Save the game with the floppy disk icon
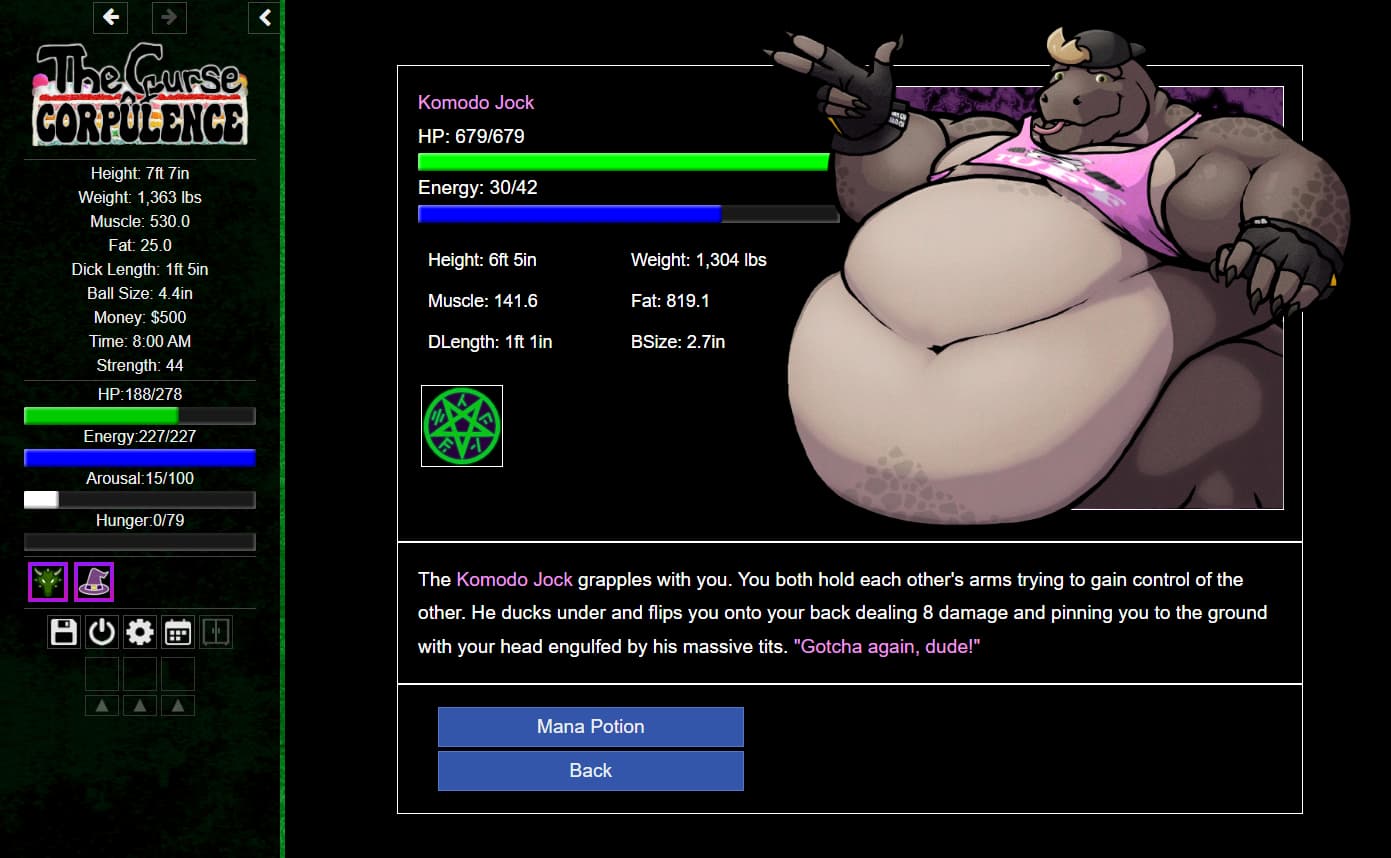The width and height of the screenshot is (1391, 858). click(x=63, y=631)
